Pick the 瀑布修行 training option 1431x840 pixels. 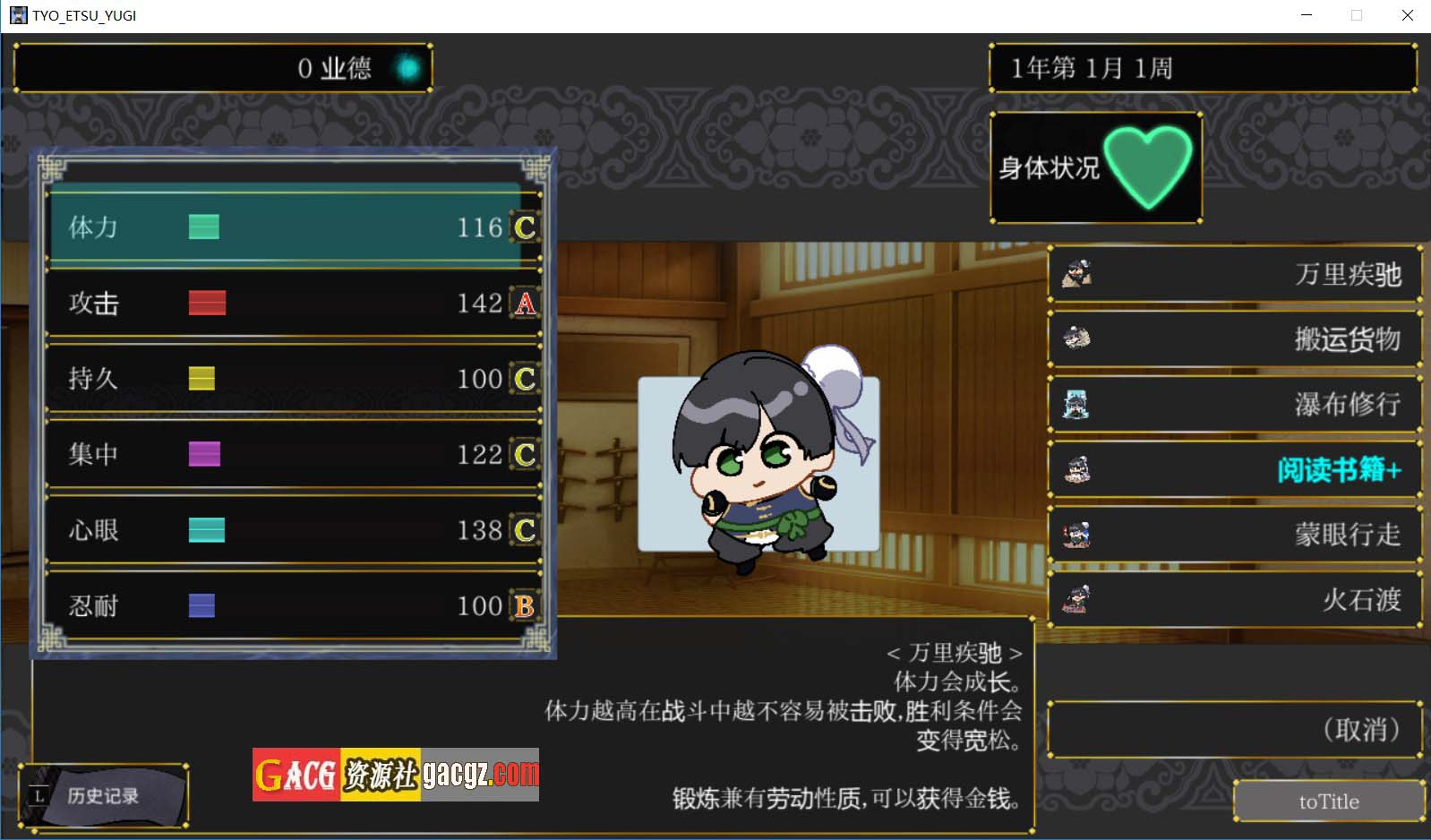point(1234,404)
